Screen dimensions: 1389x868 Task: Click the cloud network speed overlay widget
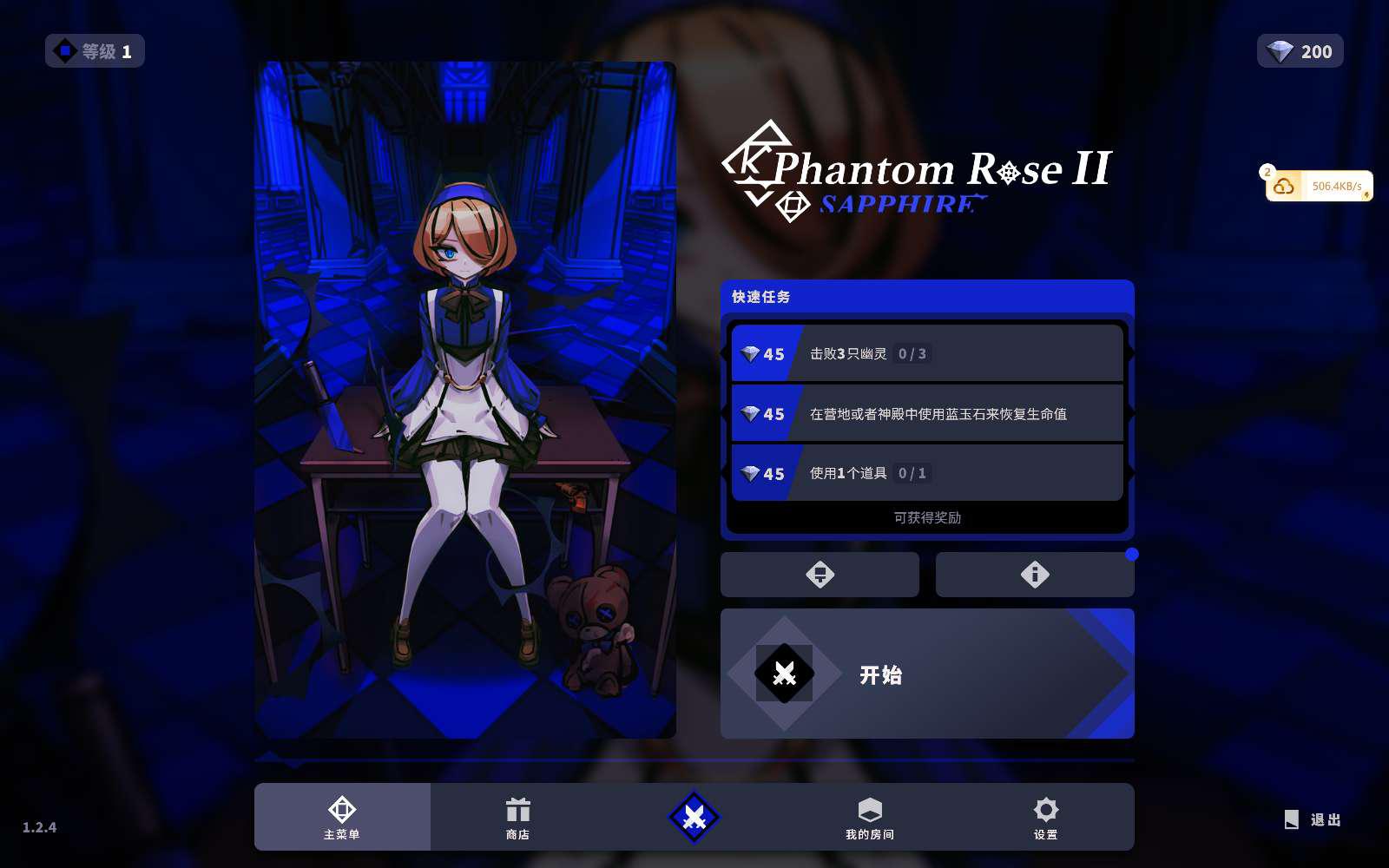click(x=1319, y=186)
